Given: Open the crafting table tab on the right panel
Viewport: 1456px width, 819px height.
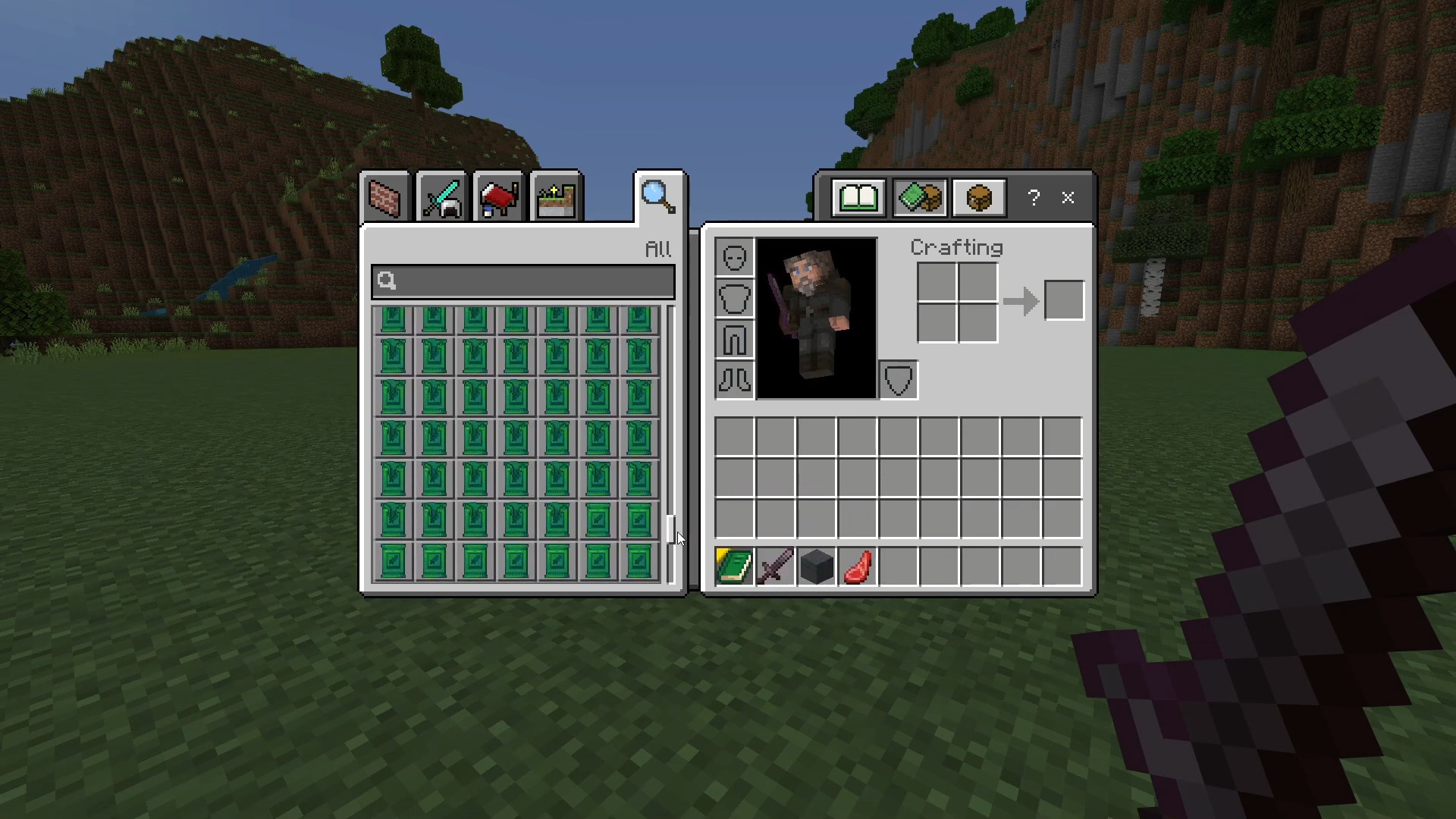Looking at the screenshot, I should click(x=978, y=197).
